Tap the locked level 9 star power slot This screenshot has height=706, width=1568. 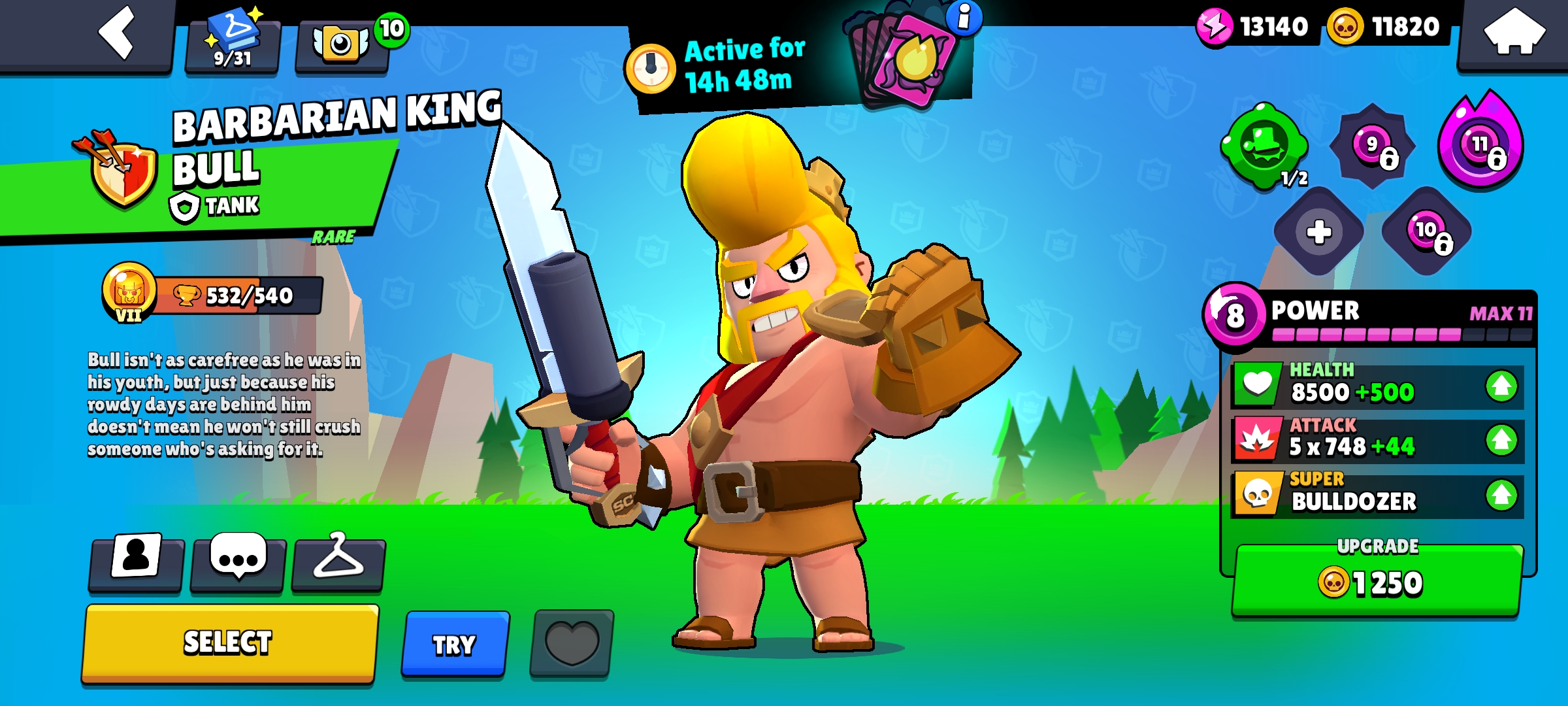(1373, 146)
